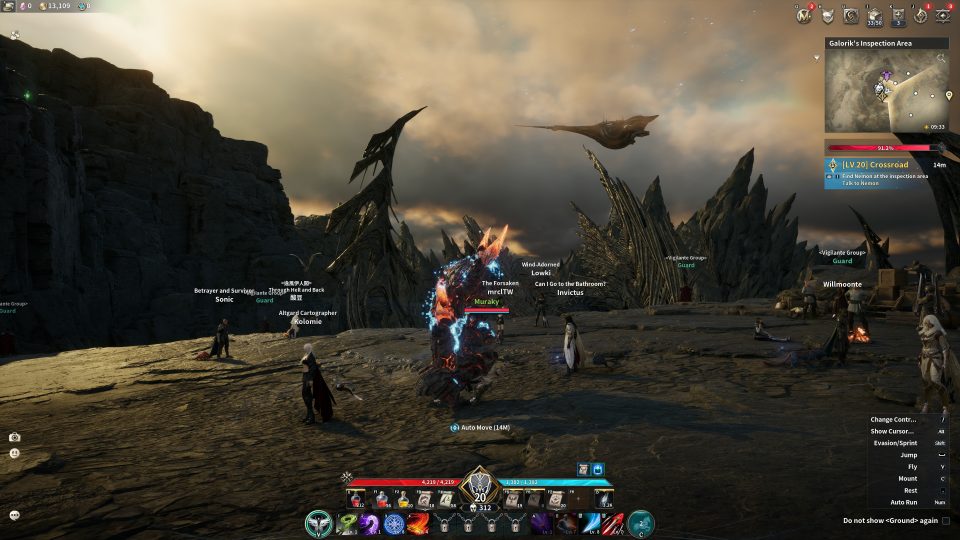Tick the 'Do not show Ground again' checkbox
The width and height of the screenshot is (960, 540).
tap(945, 521)
